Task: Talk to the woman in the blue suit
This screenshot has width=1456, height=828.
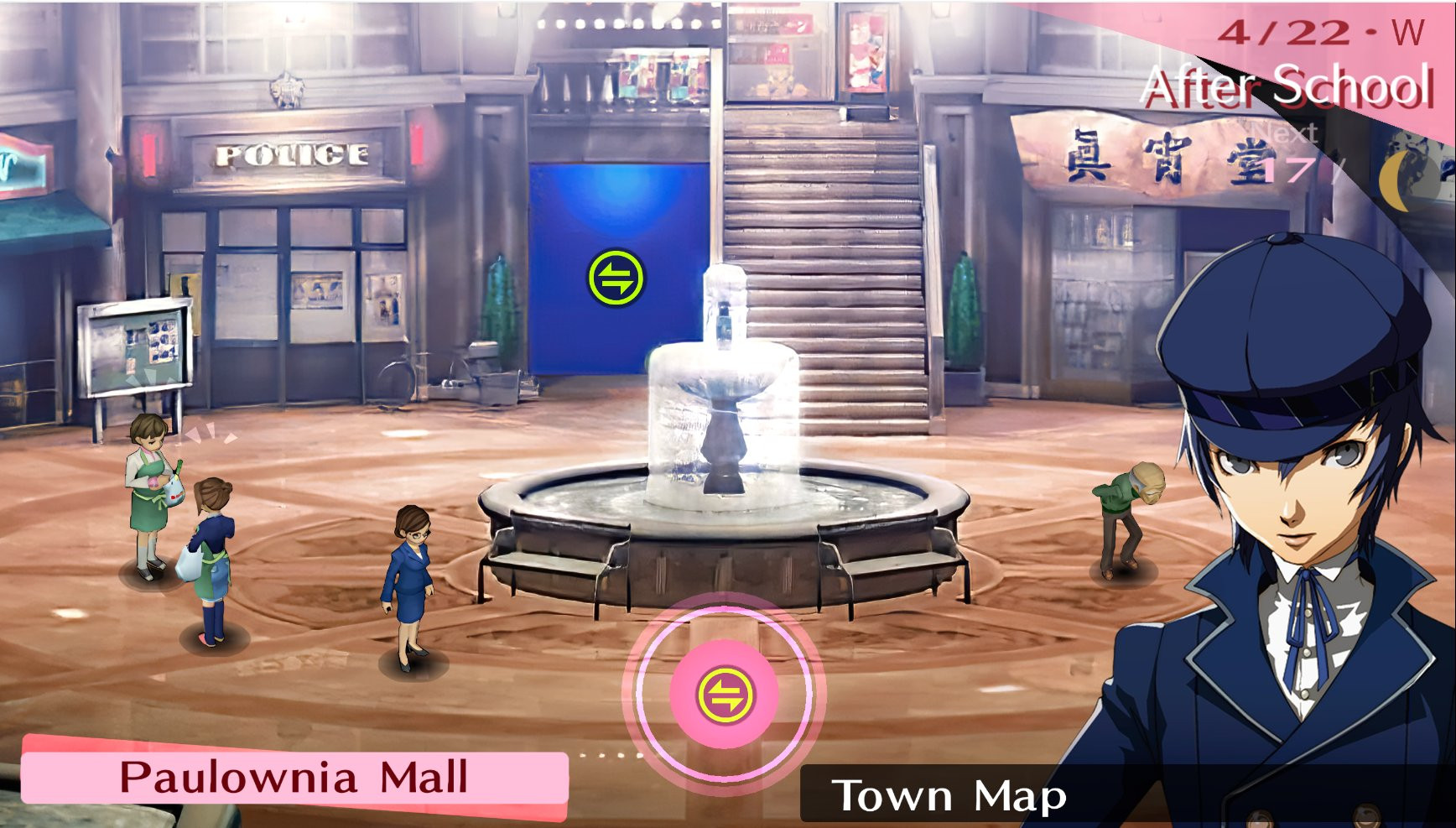Action: [x=408, y=579]
